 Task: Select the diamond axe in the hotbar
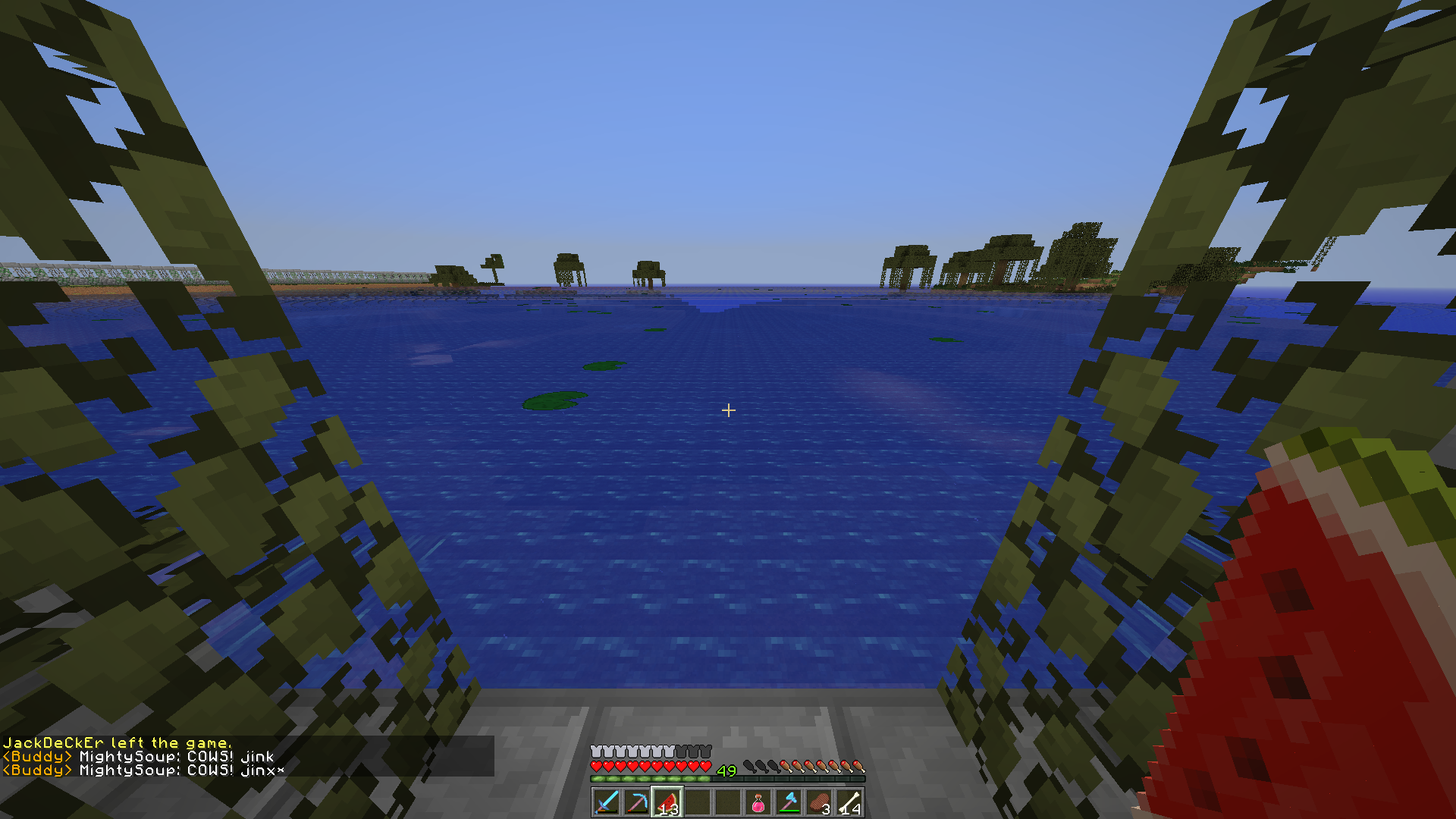coord(788,803)
